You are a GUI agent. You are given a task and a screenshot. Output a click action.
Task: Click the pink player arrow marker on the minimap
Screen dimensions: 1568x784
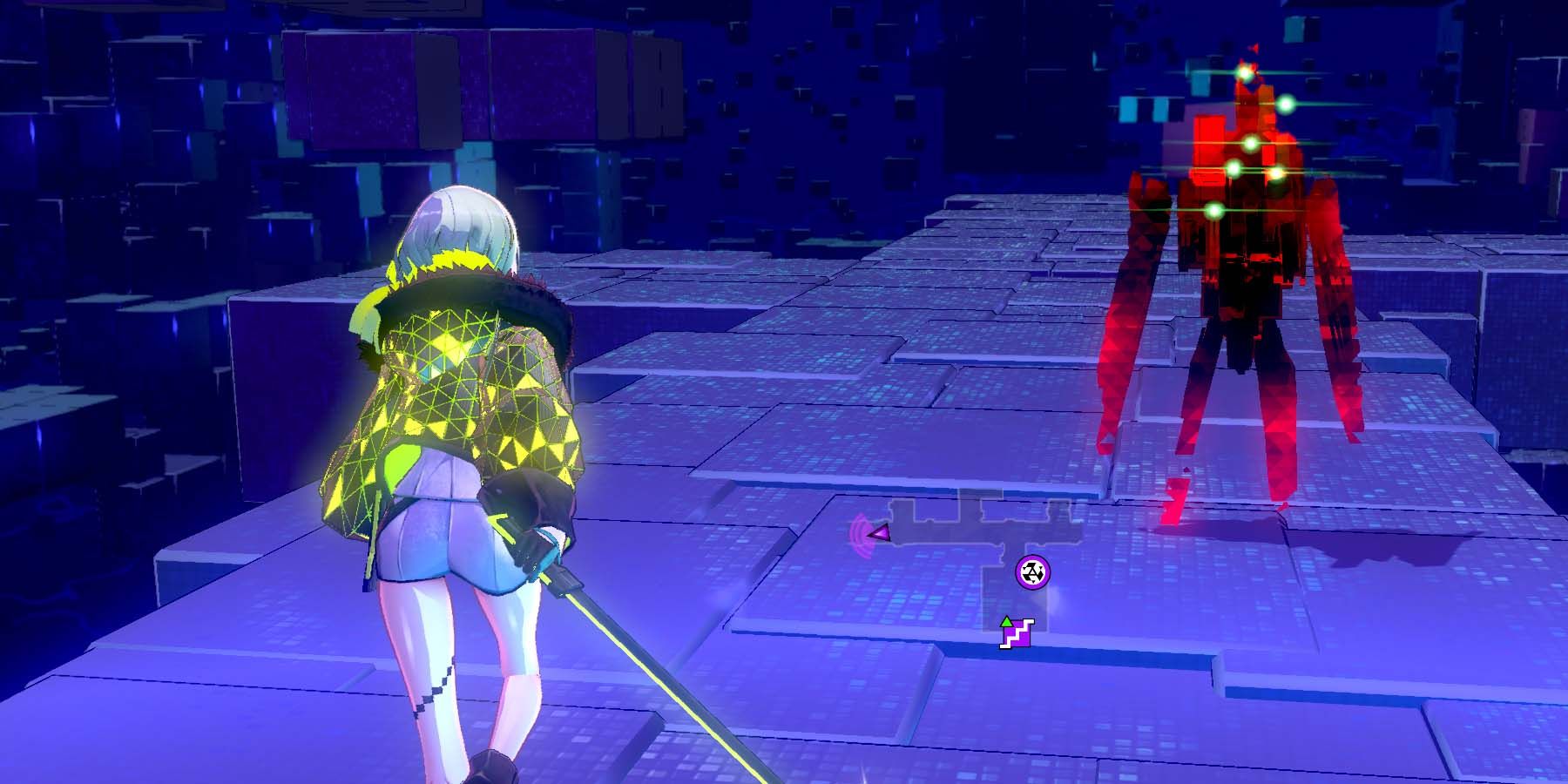[880, 533]
